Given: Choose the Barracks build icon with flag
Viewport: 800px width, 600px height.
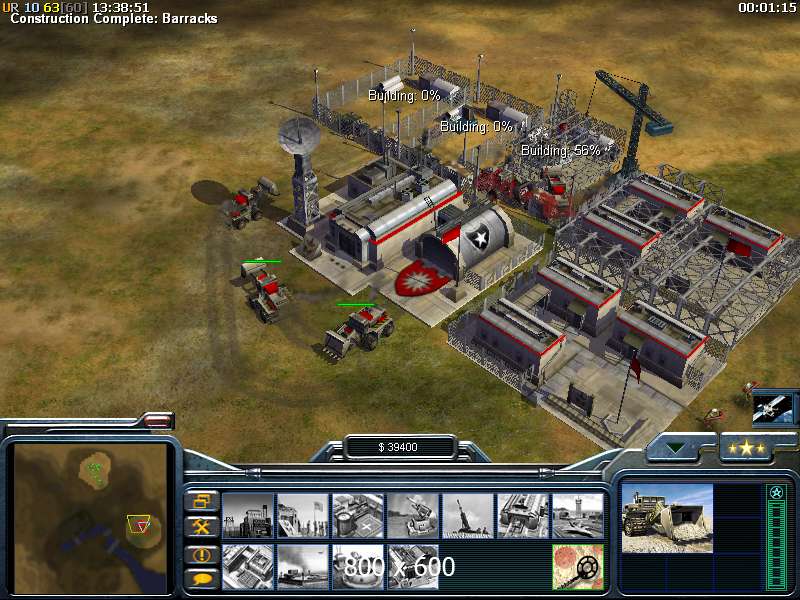Looking at the screenshot, I should point(302,515).
